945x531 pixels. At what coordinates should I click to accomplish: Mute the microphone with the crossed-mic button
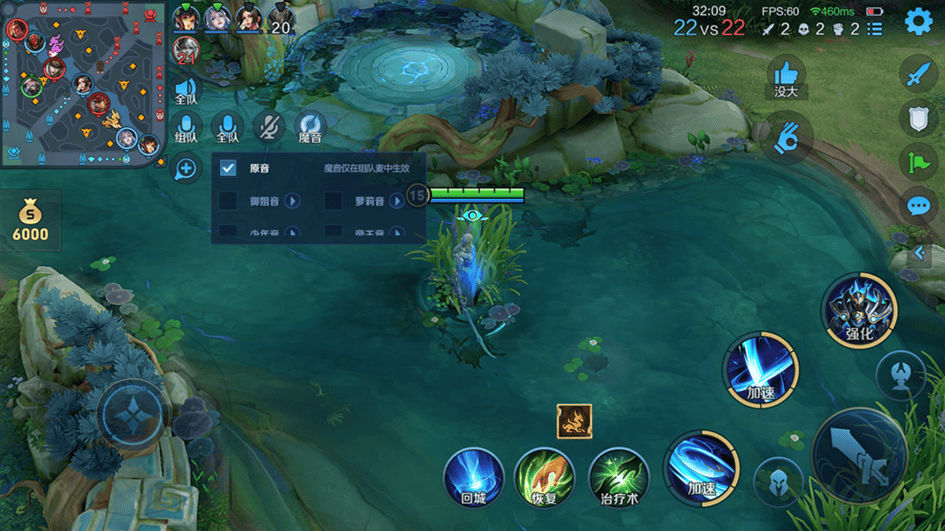pos(267,127)
